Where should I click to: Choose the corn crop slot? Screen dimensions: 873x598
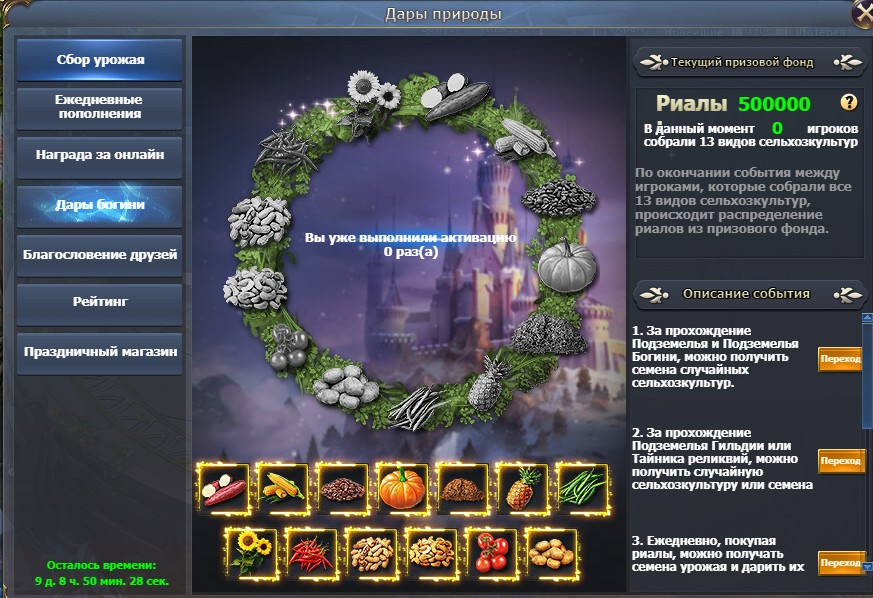[x=283, y=488]
